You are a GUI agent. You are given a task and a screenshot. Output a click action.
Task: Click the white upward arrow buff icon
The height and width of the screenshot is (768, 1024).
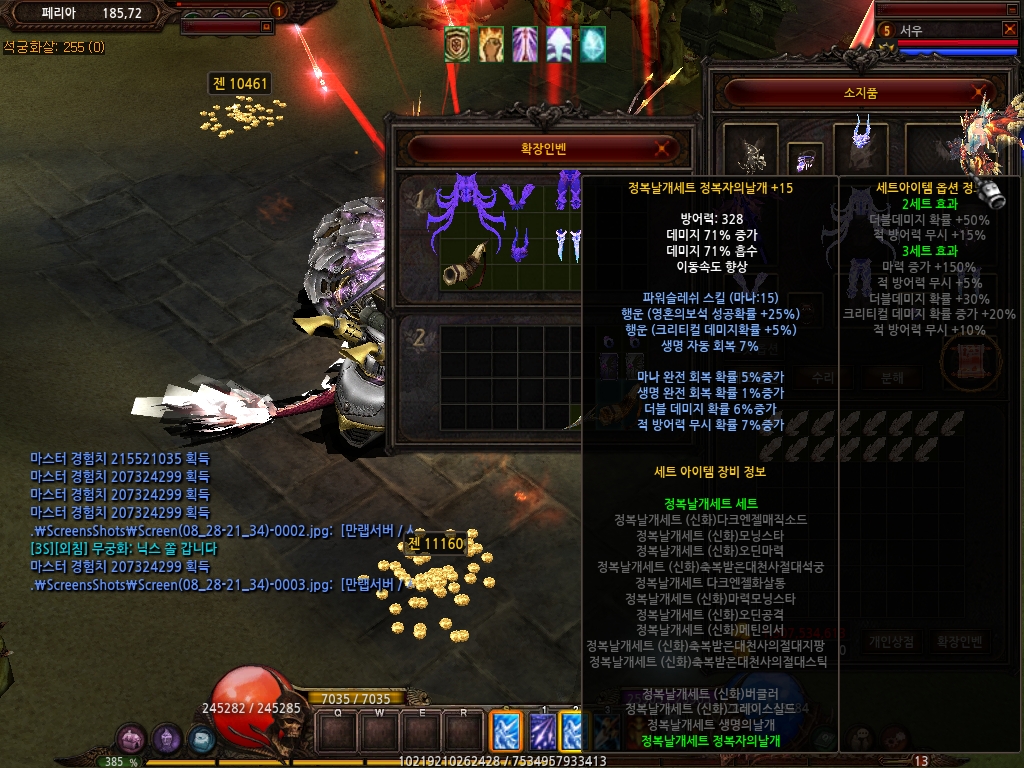(559, 43)
